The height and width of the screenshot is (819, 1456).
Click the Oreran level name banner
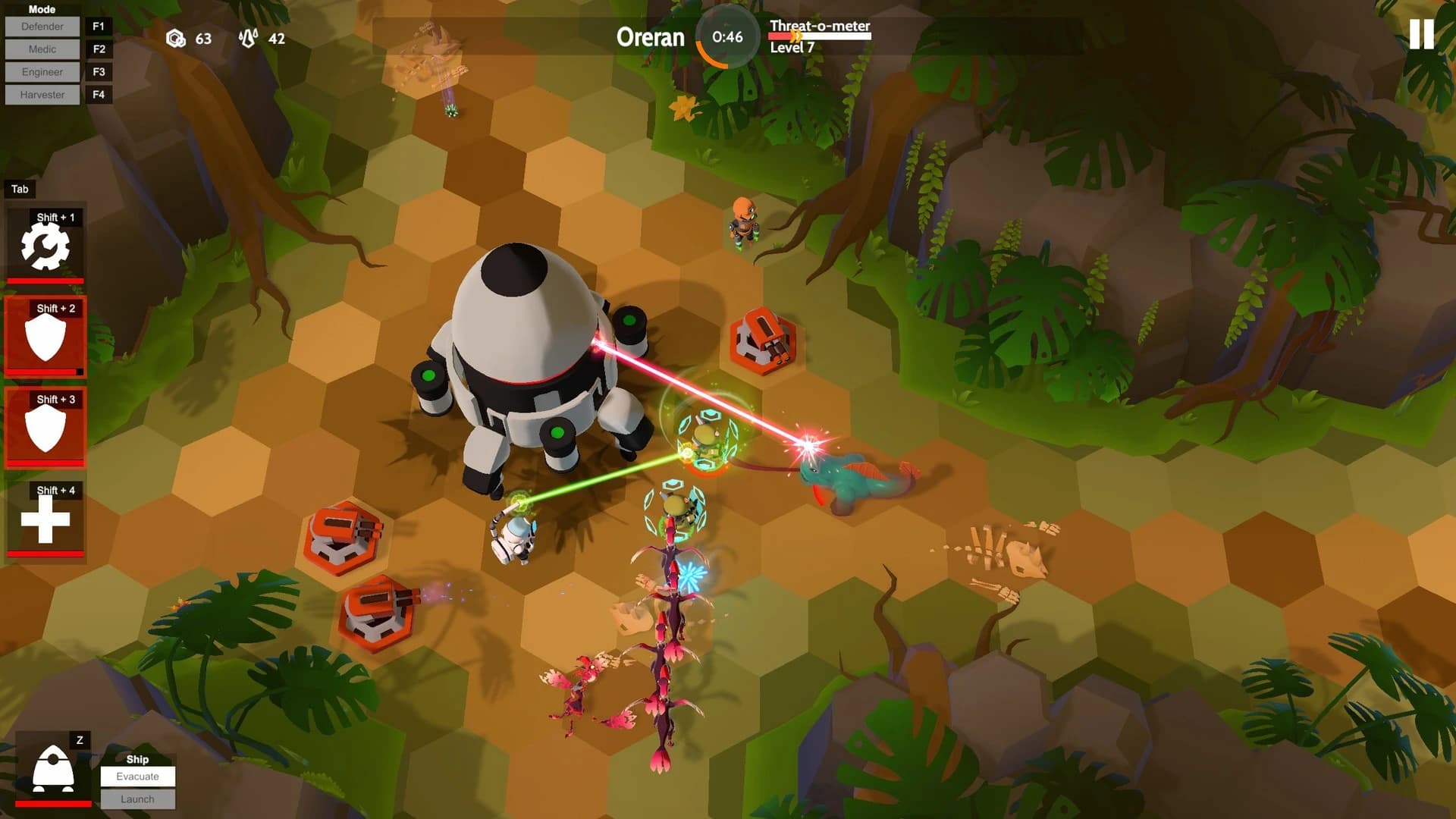[x=651, y=37]
